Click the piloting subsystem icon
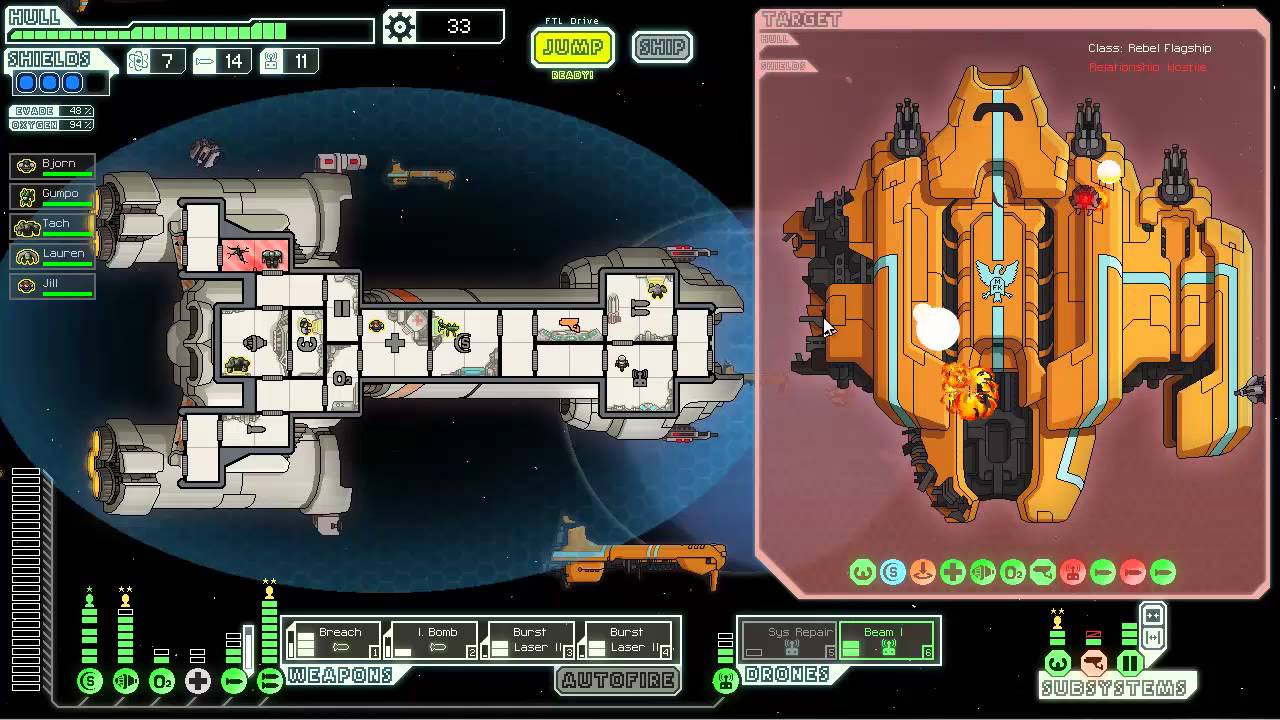1280x720 pixels. (1058, 662)
